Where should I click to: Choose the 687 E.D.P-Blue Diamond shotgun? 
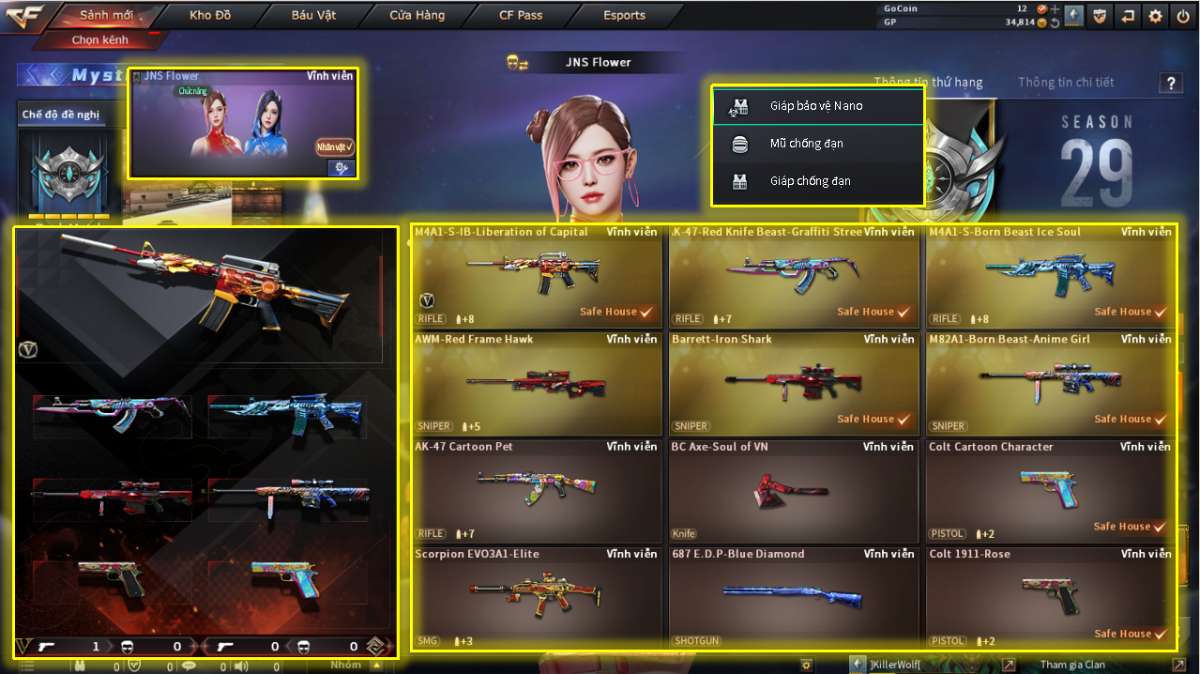coord(794,598)
